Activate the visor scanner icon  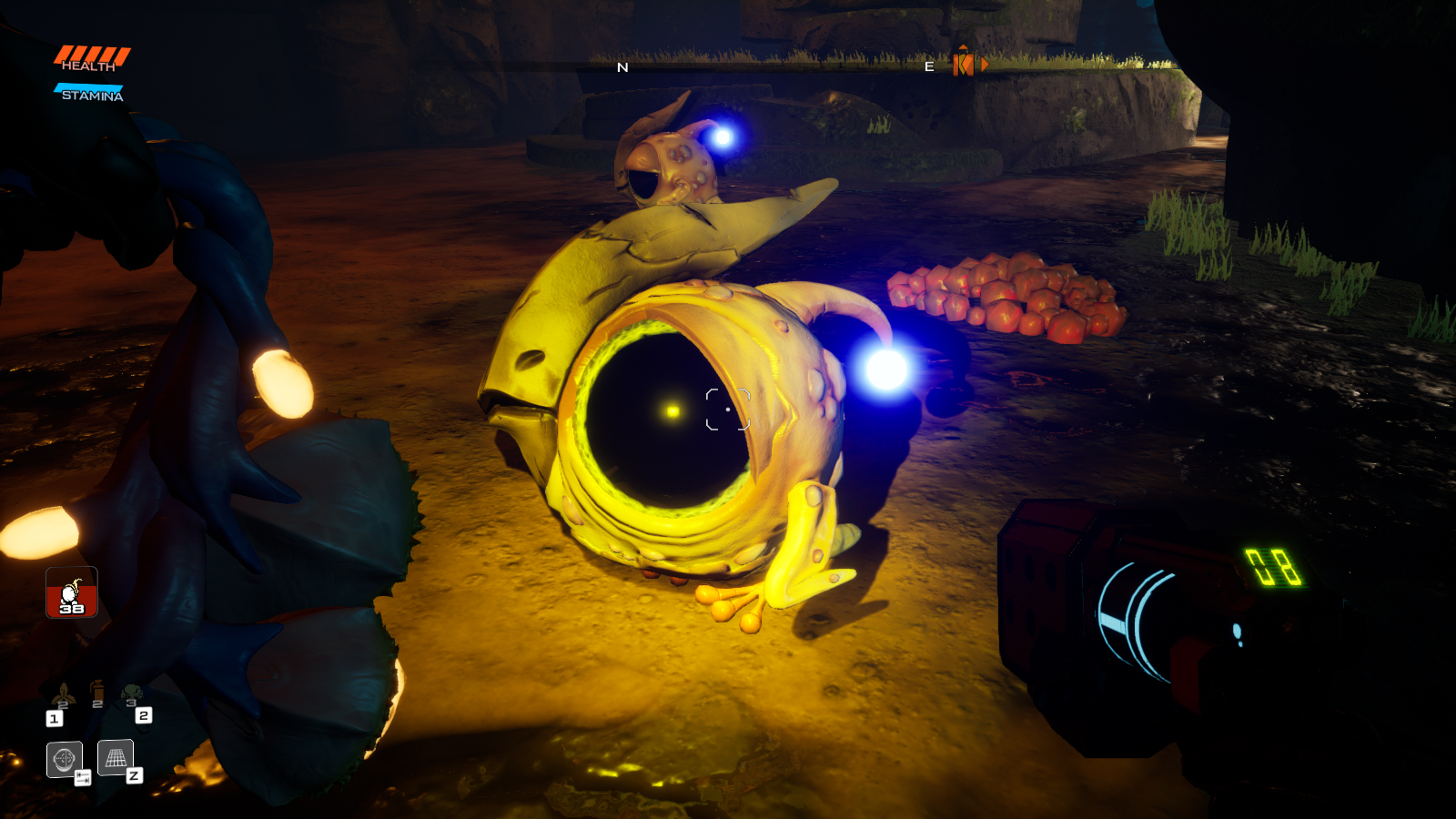64,758
